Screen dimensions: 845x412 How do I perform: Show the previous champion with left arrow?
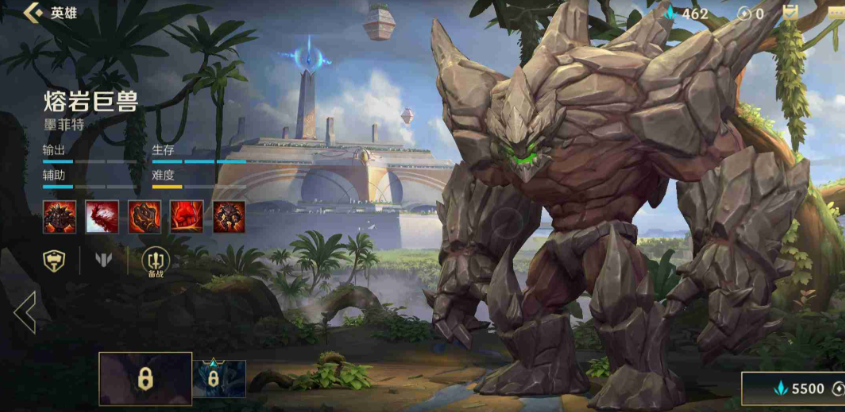coord(25,313)
